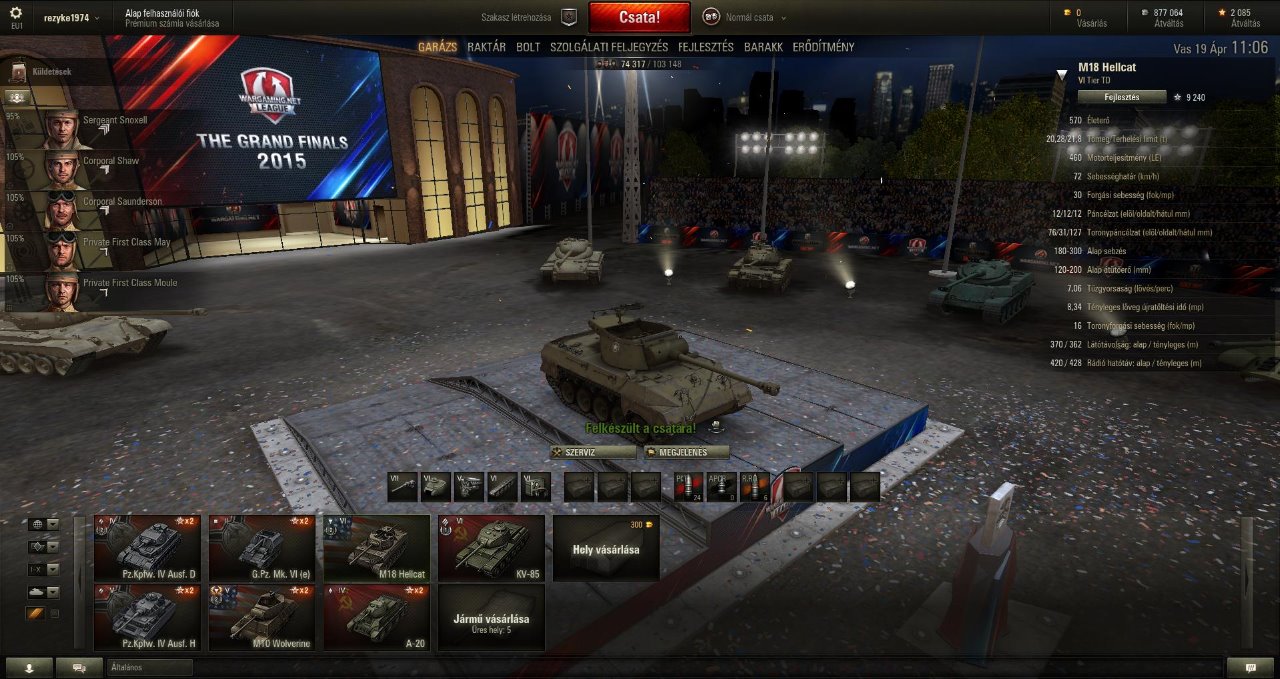Image resolution: width=1280 pixels, height=679 pixels.
Task: Select the A-20 tank thumbnail
Action: [x=376, y=618]
